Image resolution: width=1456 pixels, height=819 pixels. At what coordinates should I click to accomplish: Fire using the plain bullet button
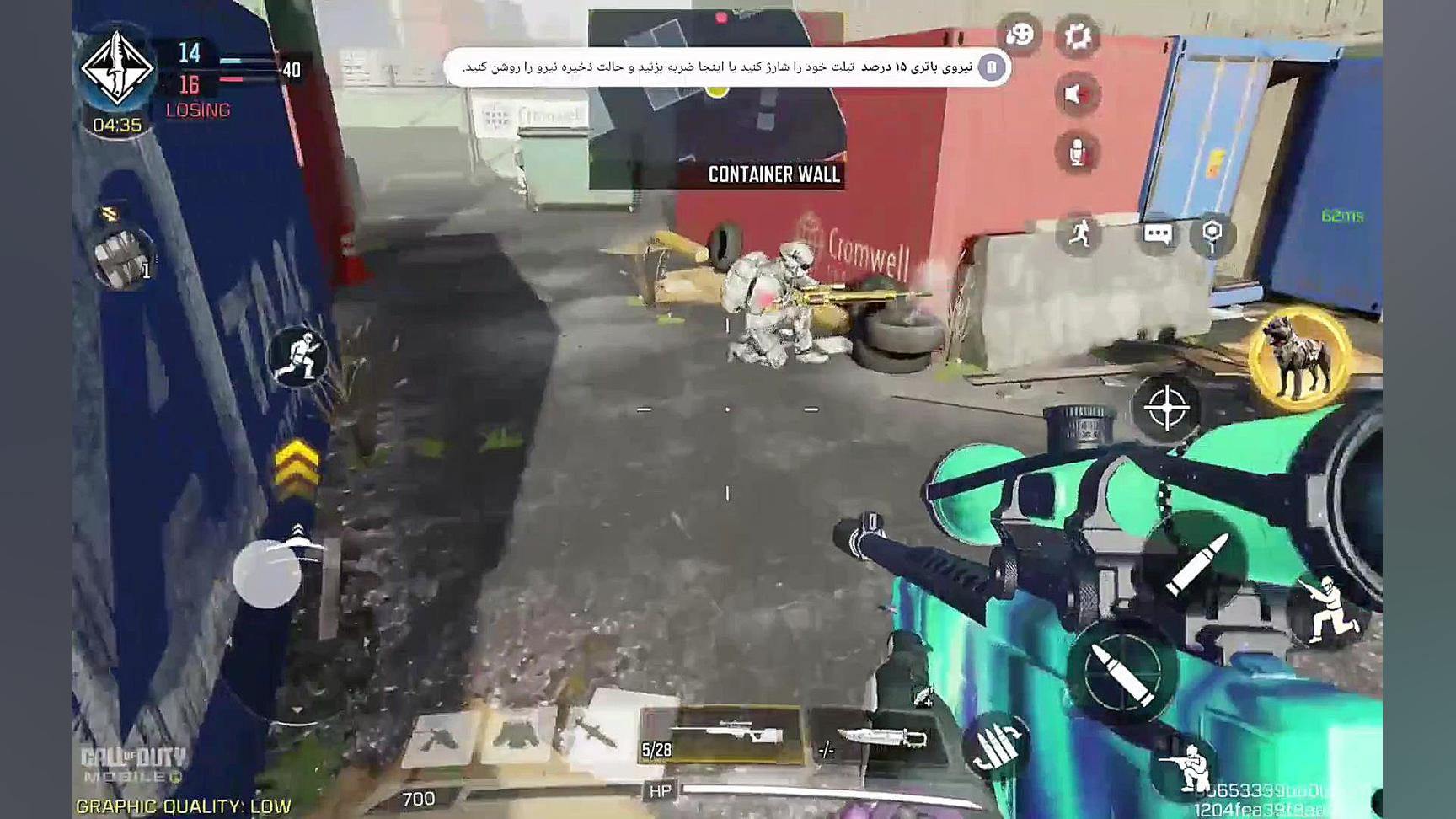tap(1197, 563)
